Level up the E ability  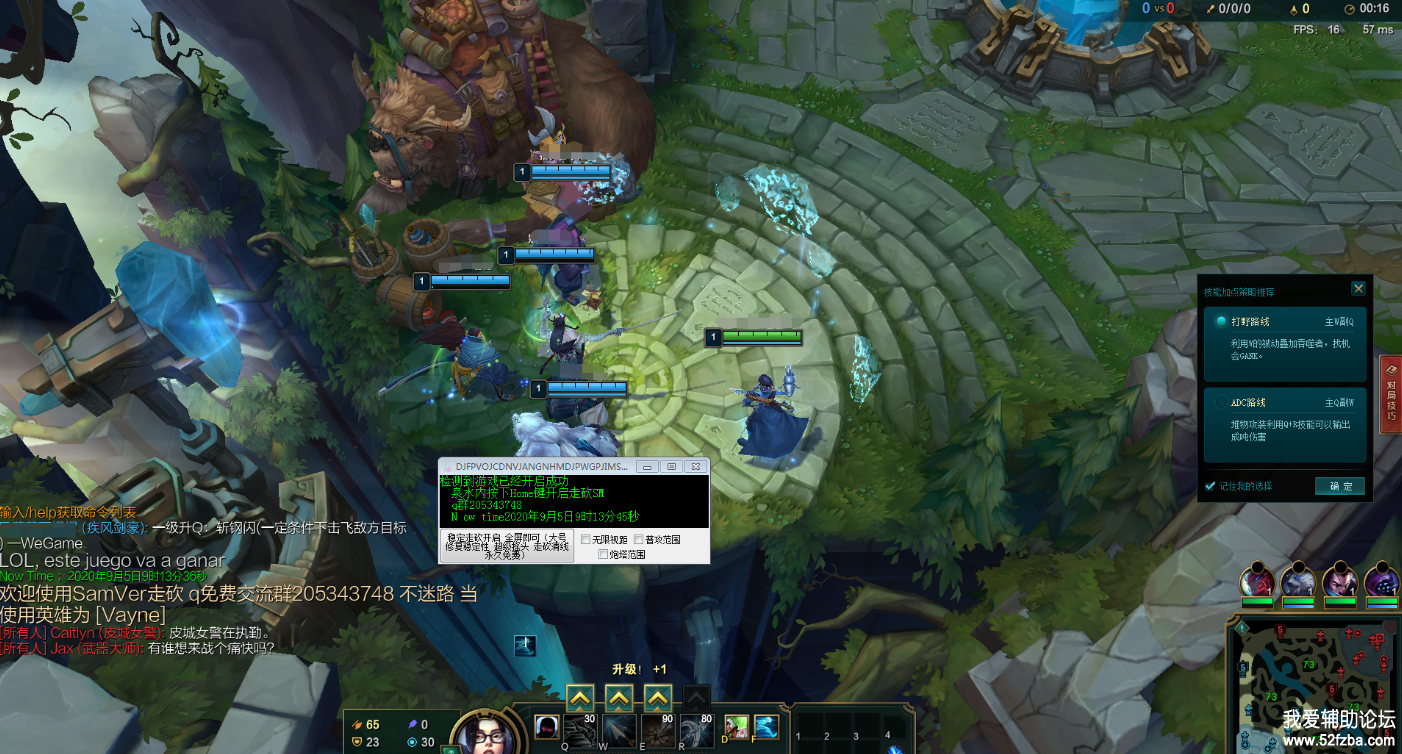(x=657, y=697)
